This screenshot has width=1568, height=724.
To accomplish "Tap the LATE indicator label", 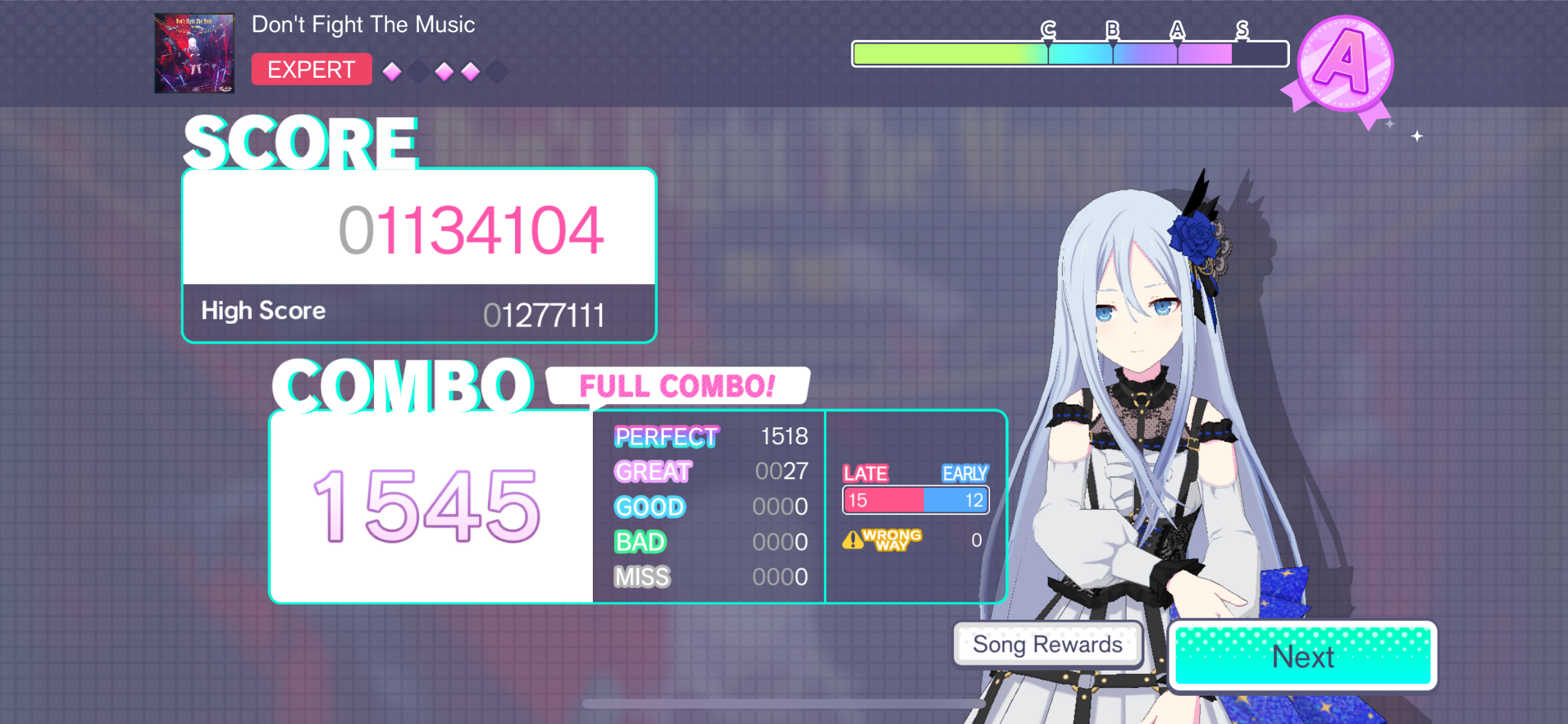I will pos(866,473).
